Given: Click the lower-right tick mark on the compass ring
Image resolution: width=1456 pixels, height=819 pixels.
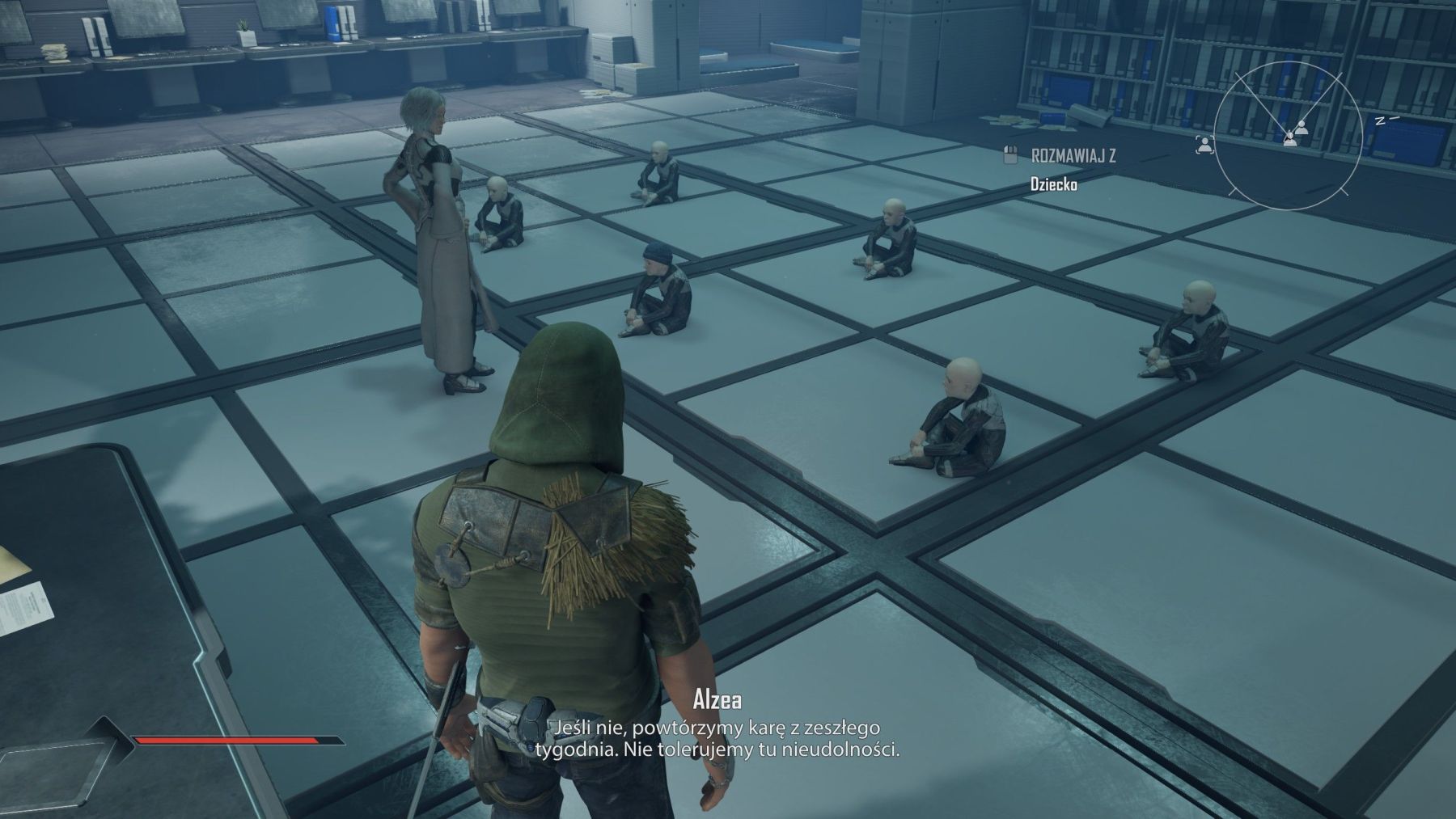Looking at the screenshot, I should point(1343,192).
